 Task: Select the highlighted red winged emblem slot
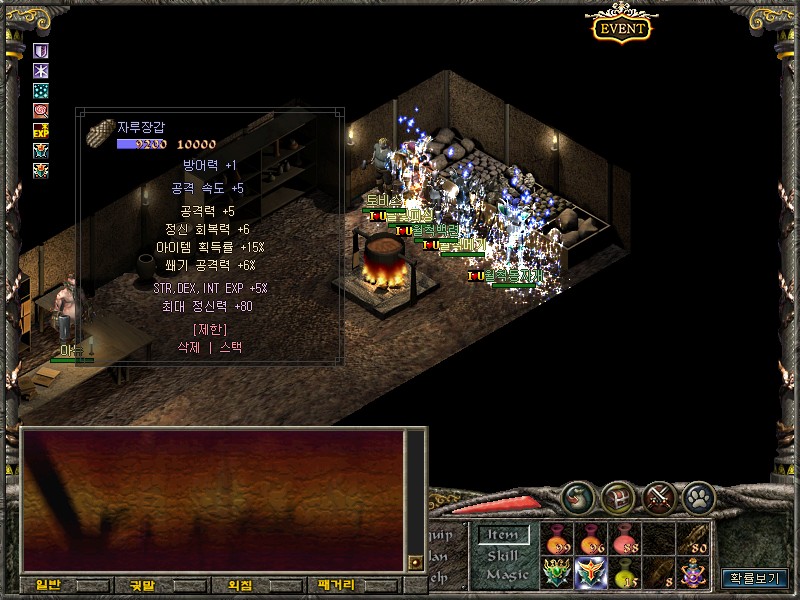pos(592,573)
